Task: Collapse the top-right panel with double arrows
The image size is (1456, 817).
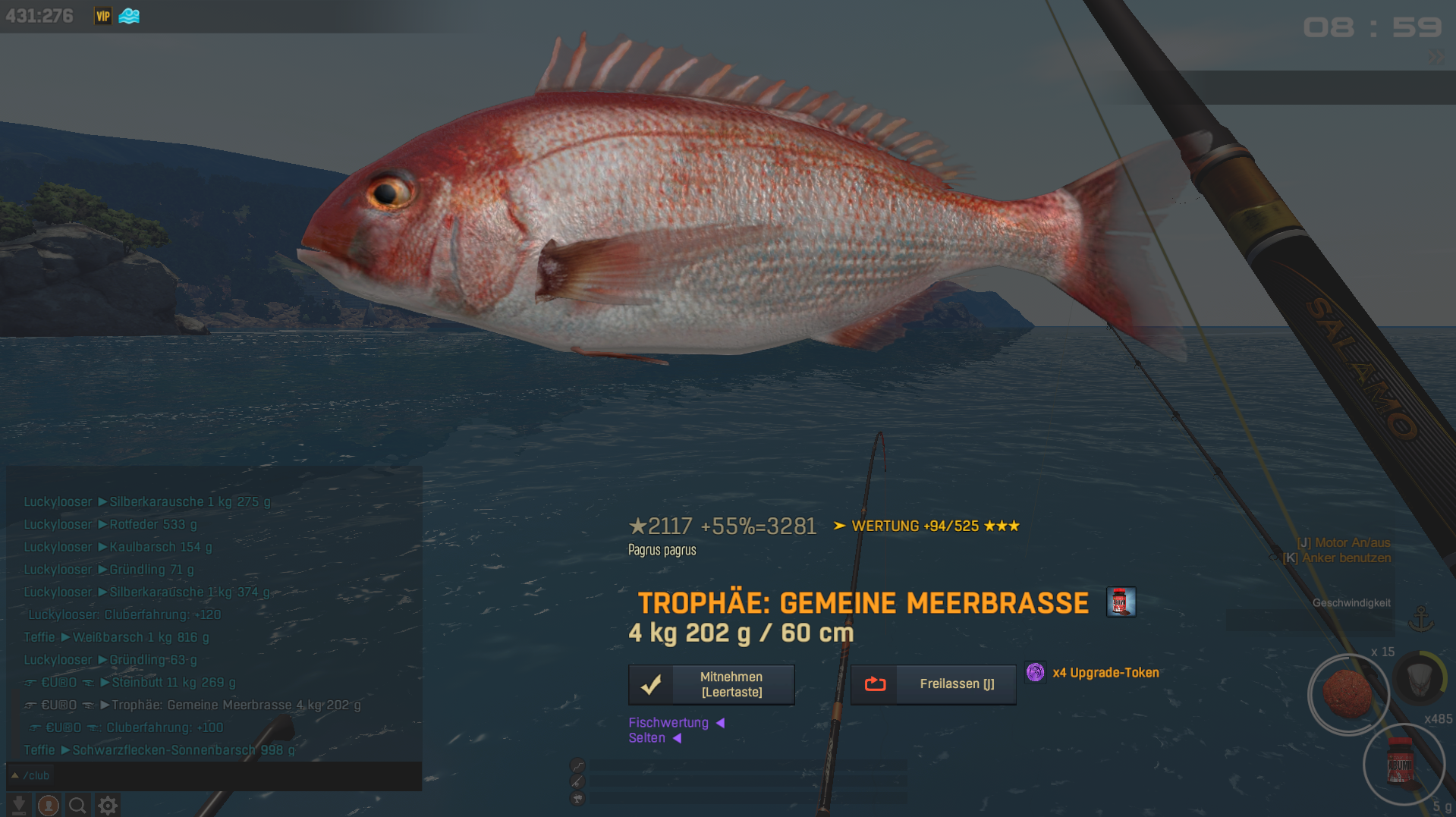Action: (x=1436, y=56)
